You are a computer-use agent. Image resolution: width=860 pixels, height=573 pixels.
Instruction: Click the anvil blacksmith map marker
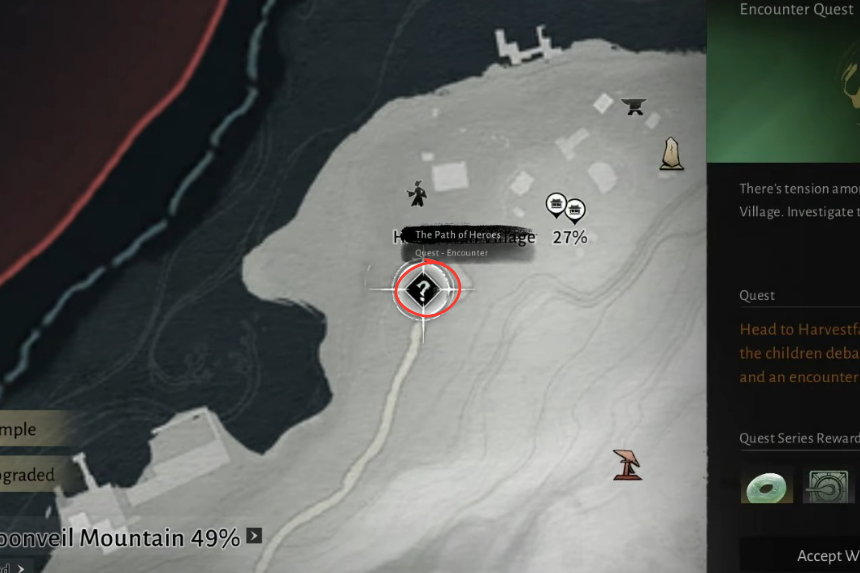coord(632,105)
